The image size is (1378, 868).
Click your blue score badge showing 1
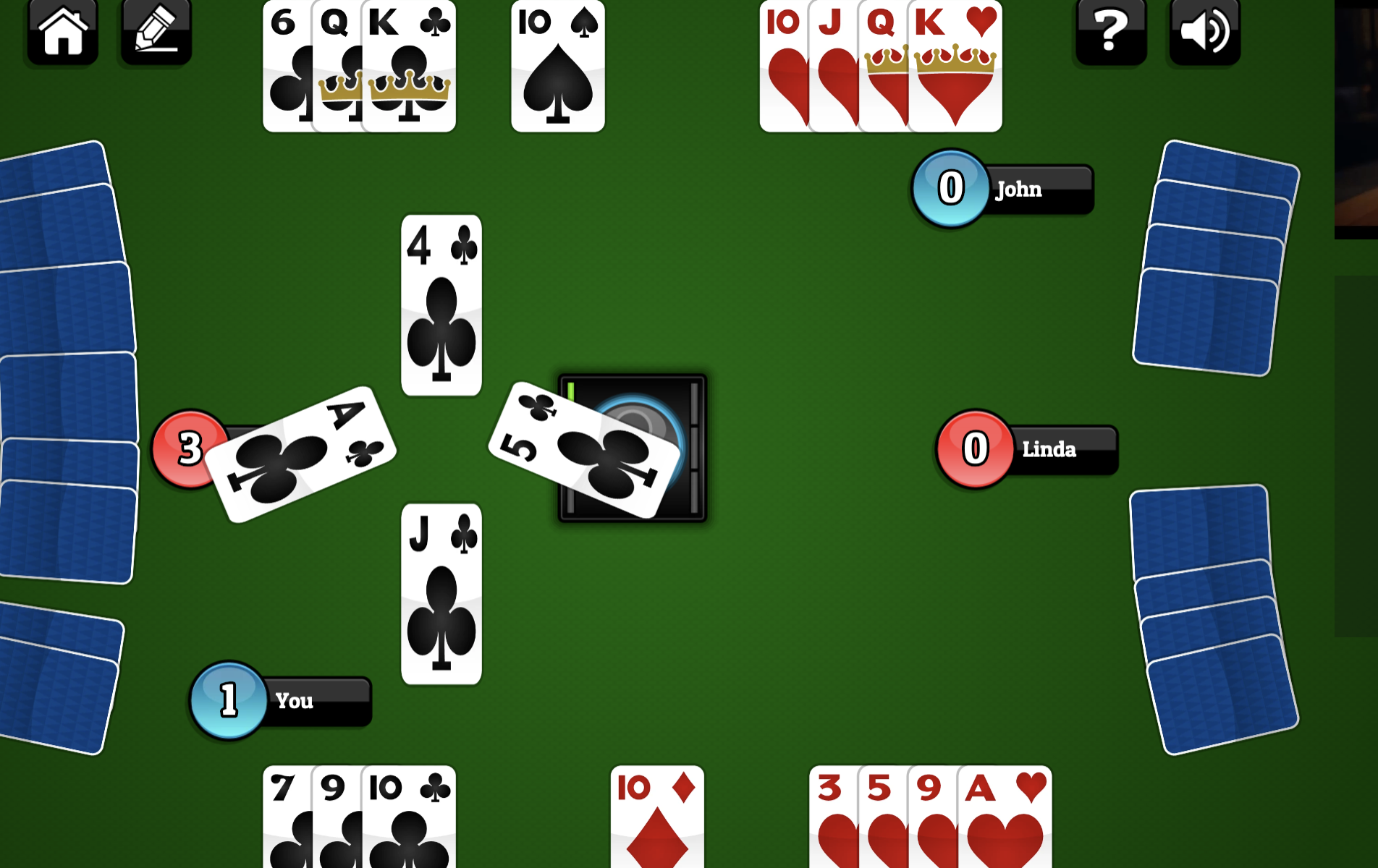[x=229, y=700]
